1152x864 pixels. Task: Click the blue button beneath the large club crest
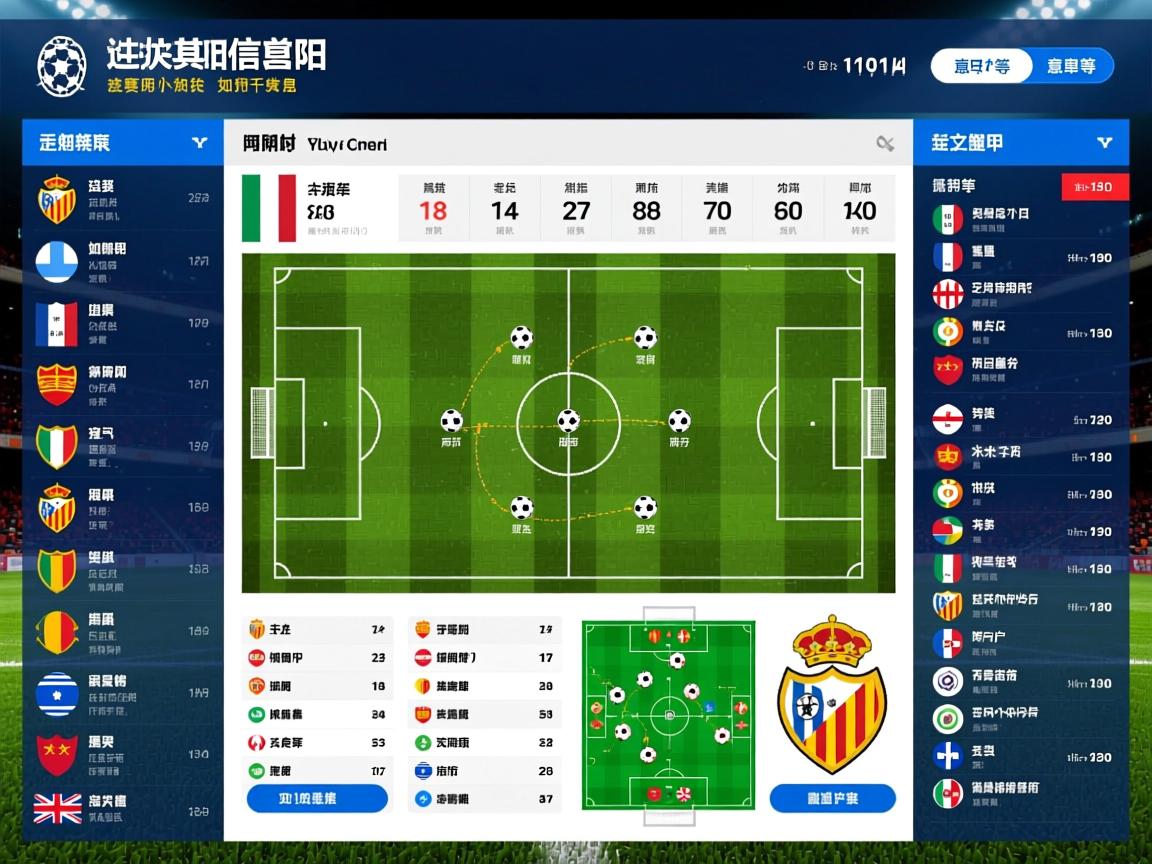coord(832,798)
